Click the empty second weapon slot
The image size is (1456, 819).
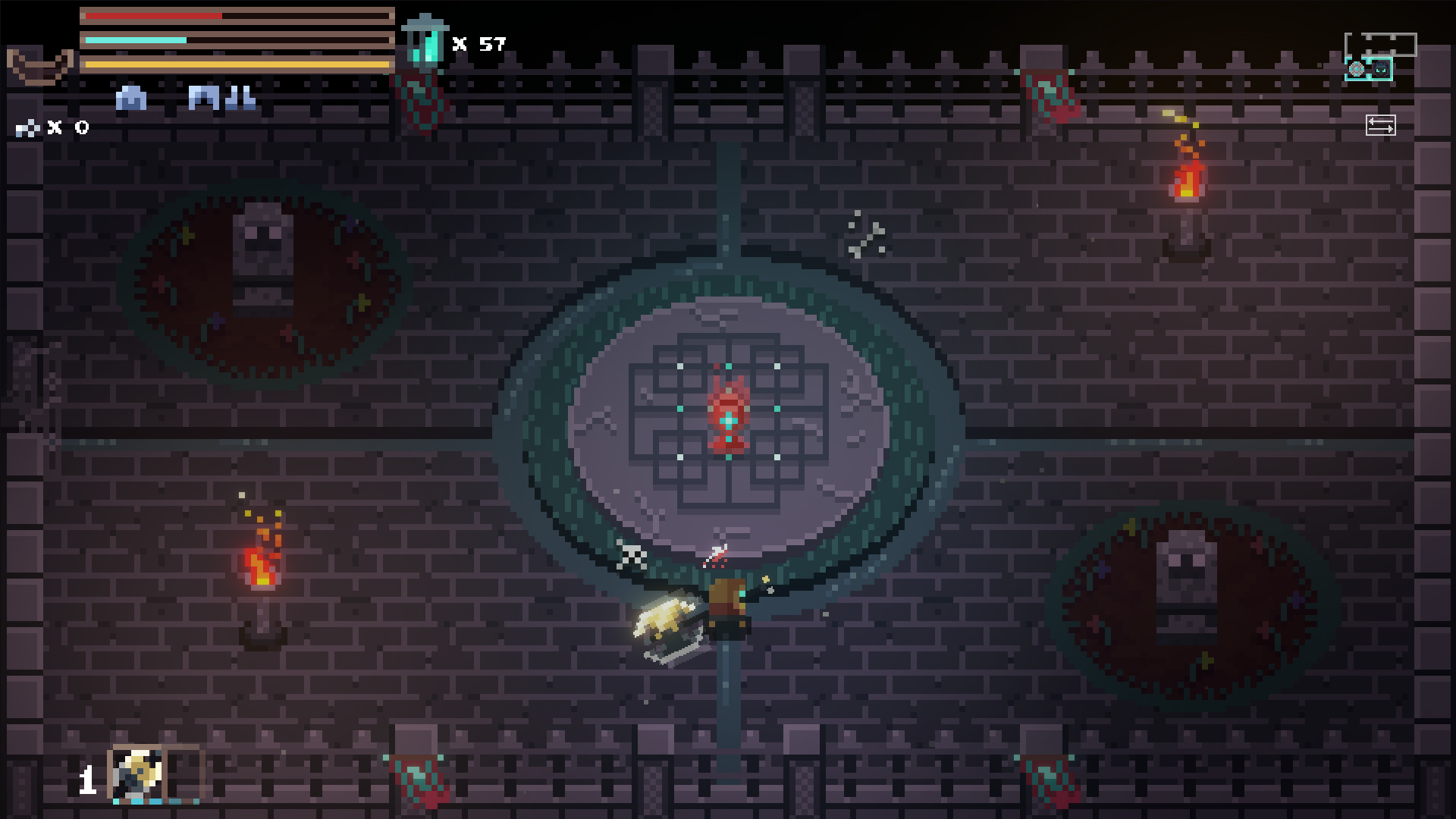184,773
